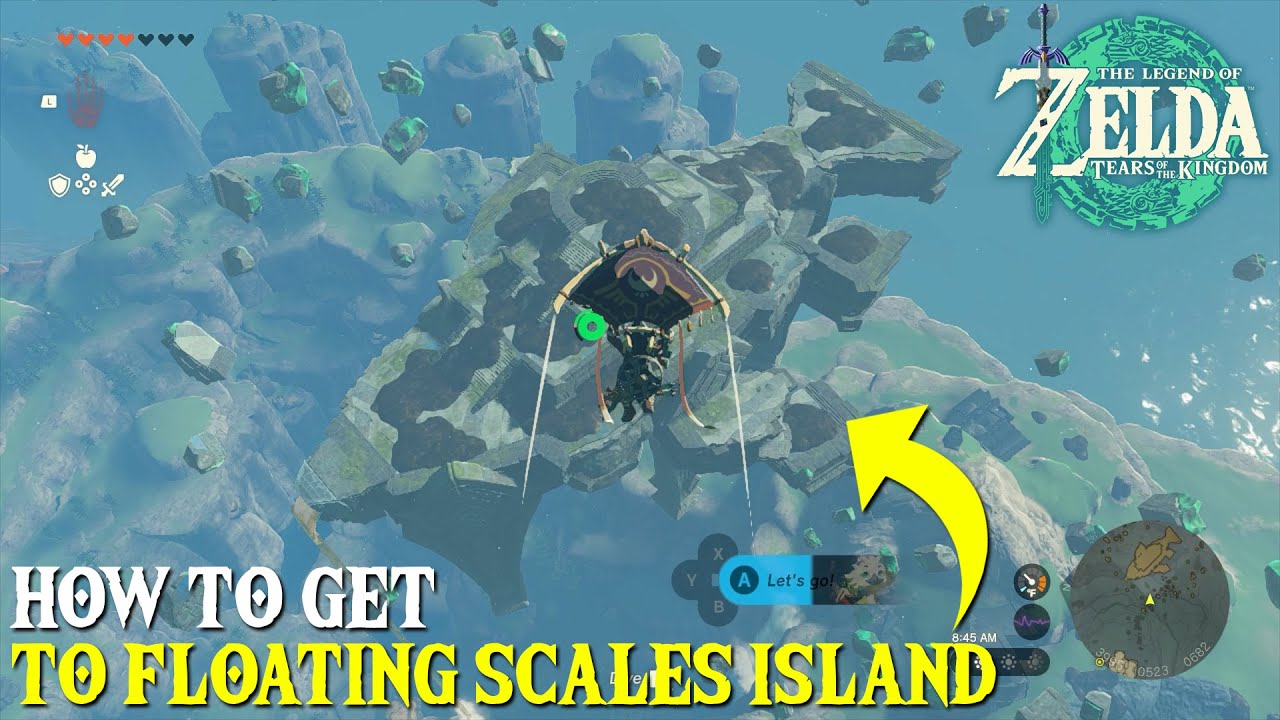Click the 8:45 AM clock display
The image size is (1280, 720).
(974, 638)
